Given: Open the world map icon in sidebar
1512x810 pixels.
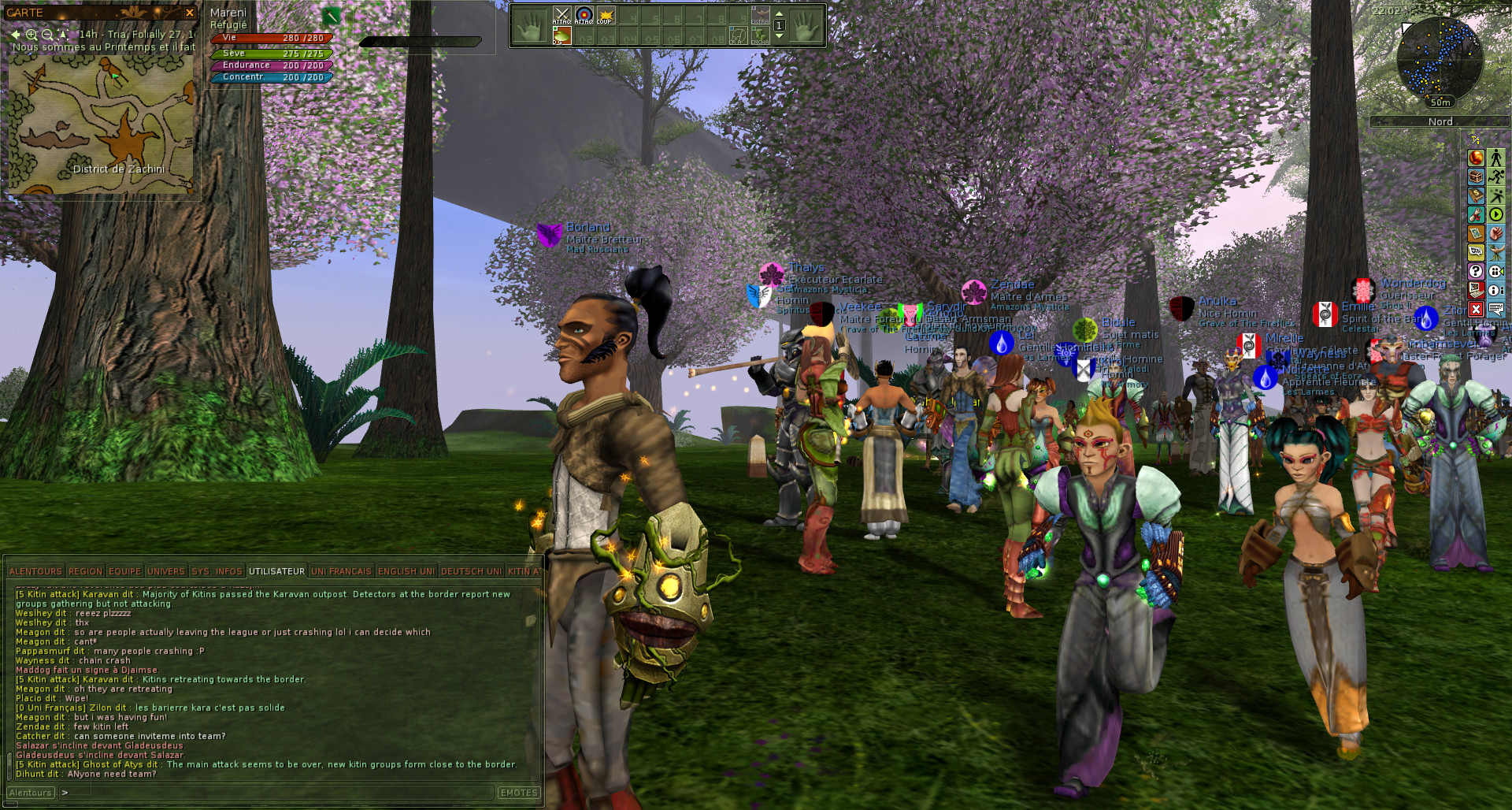Looking at the screenshot, I should click(1477, 233).
